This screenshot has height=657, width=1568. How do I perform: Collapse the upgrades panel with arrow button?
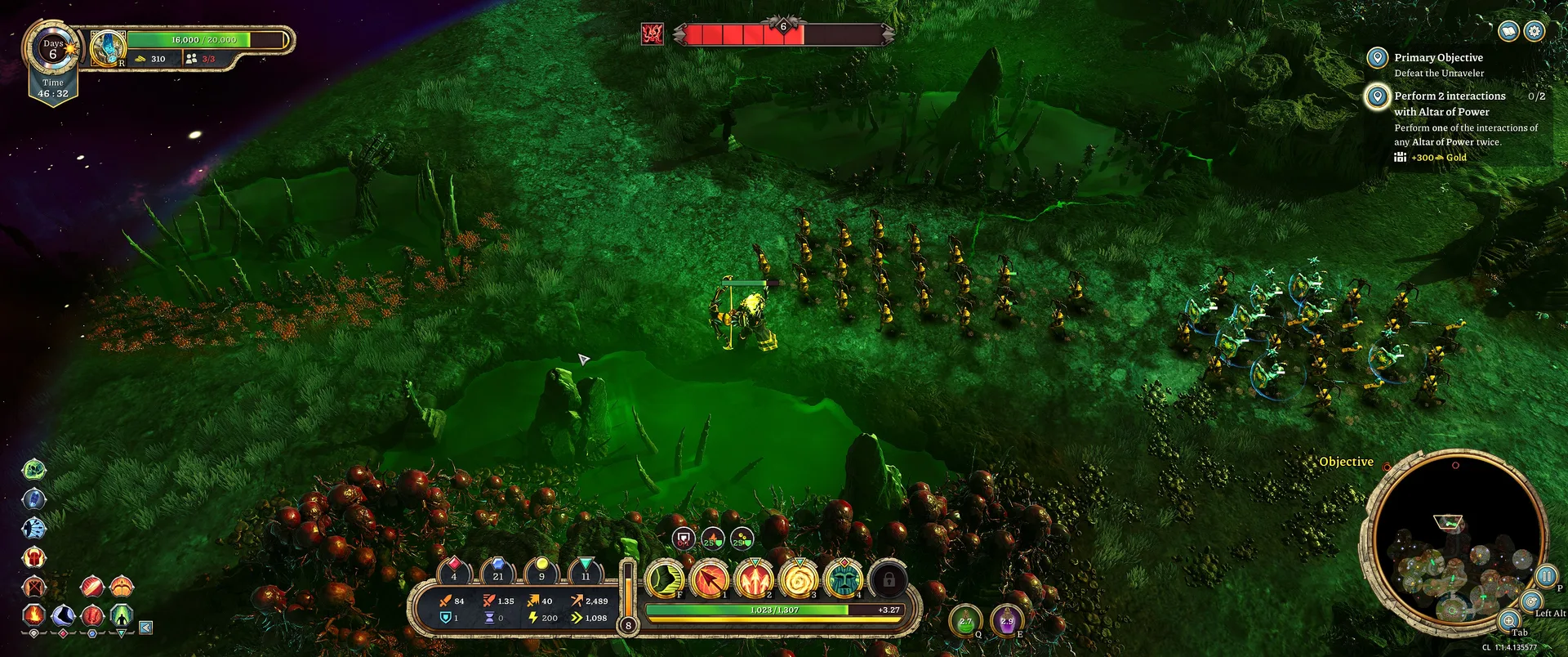click(145, 628)
